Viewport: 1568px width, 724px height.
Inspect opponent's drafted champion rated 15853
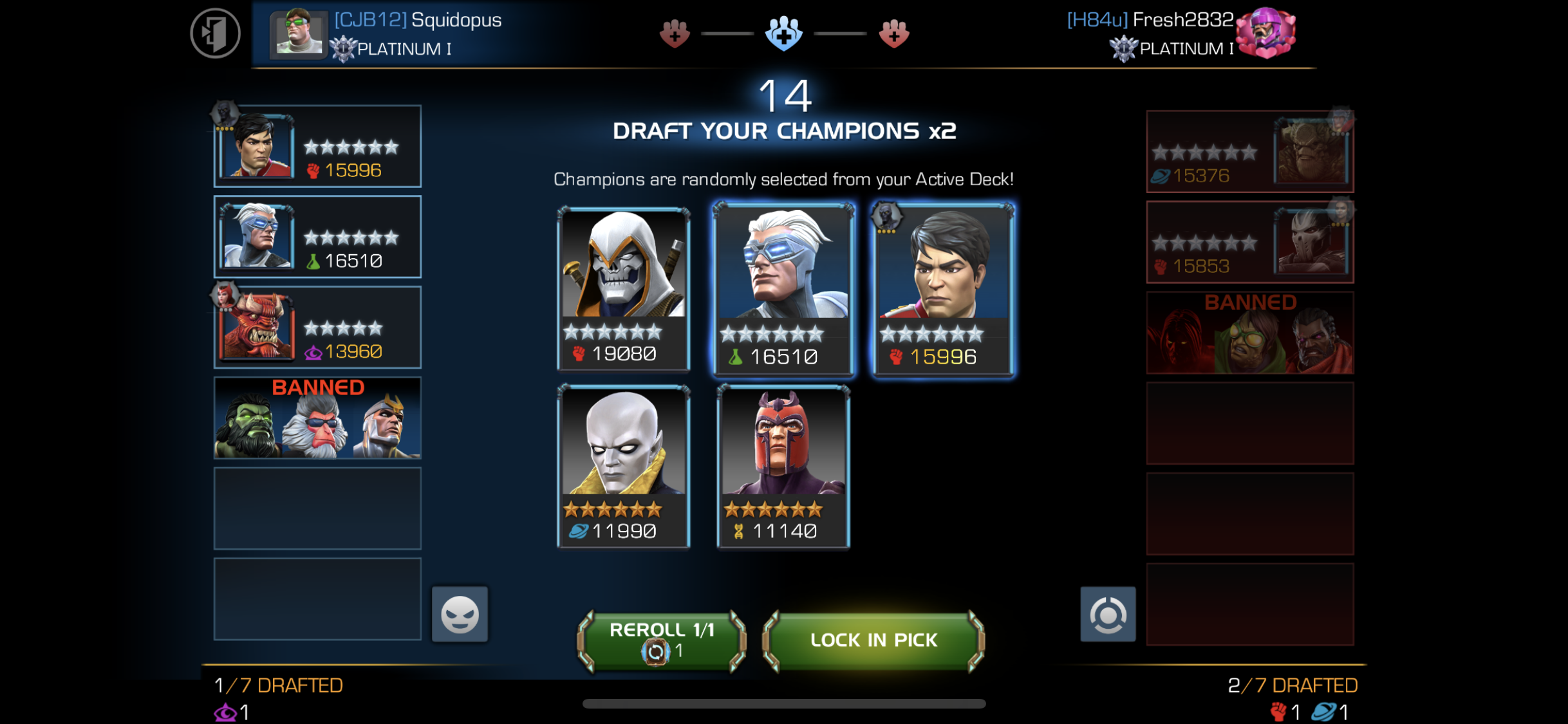point(1249,243)
